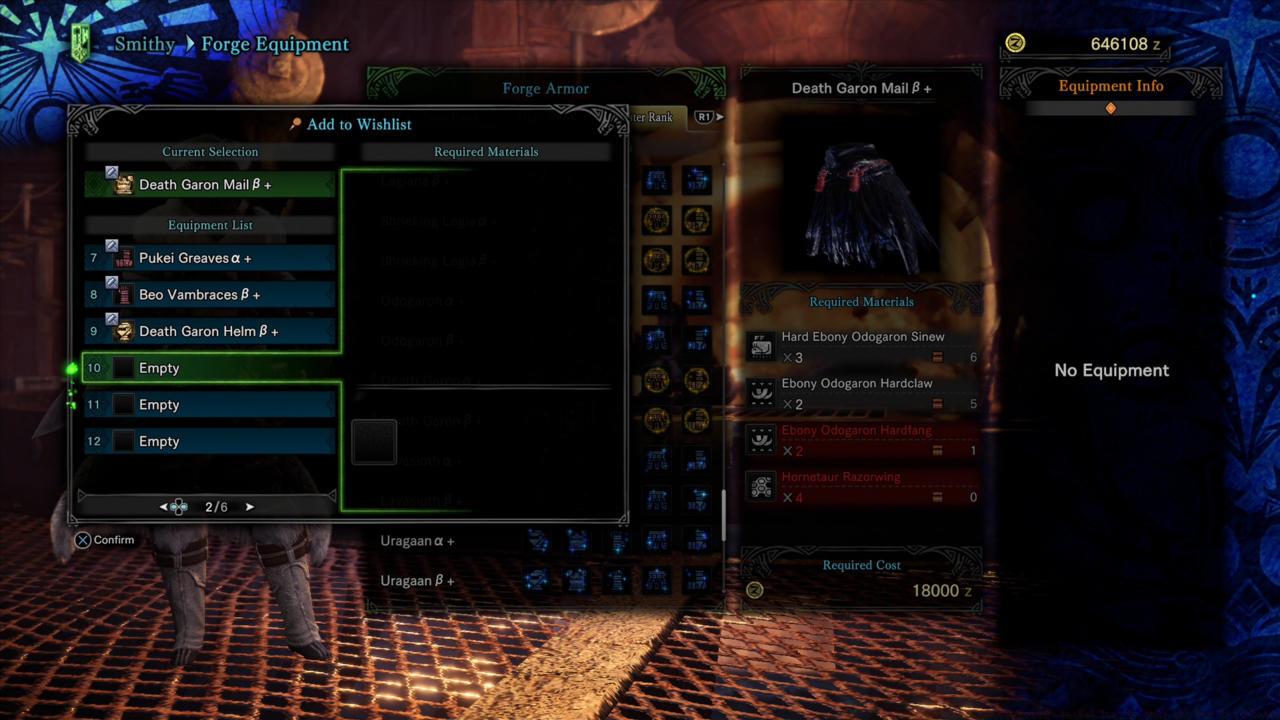This screenshot has height=720, width=1280.
Task: Click the right arrow to next wishlist page
Action: point(249,506)
